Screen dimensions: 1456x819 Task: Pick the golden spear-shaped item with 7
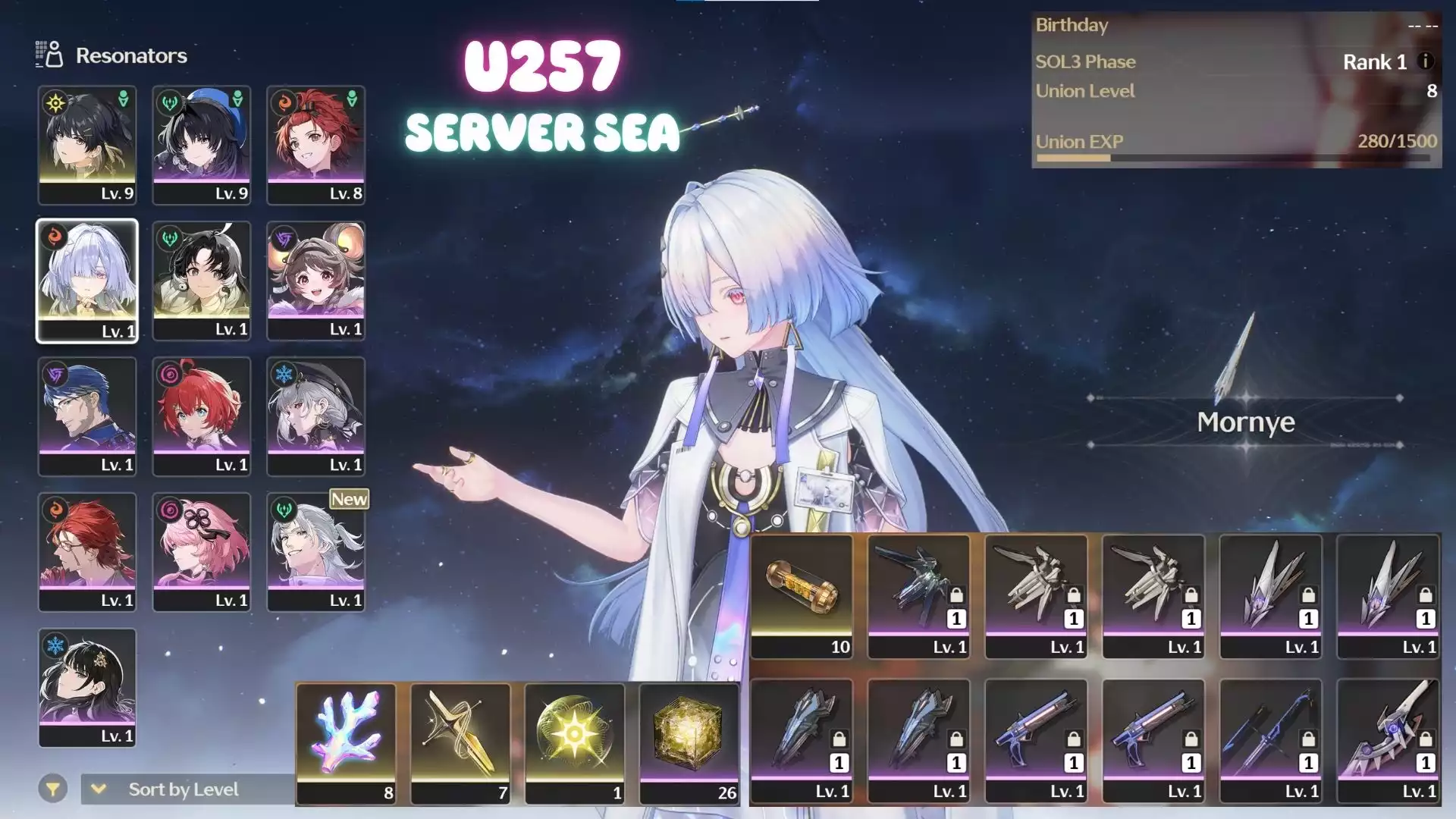pos(460,743)
